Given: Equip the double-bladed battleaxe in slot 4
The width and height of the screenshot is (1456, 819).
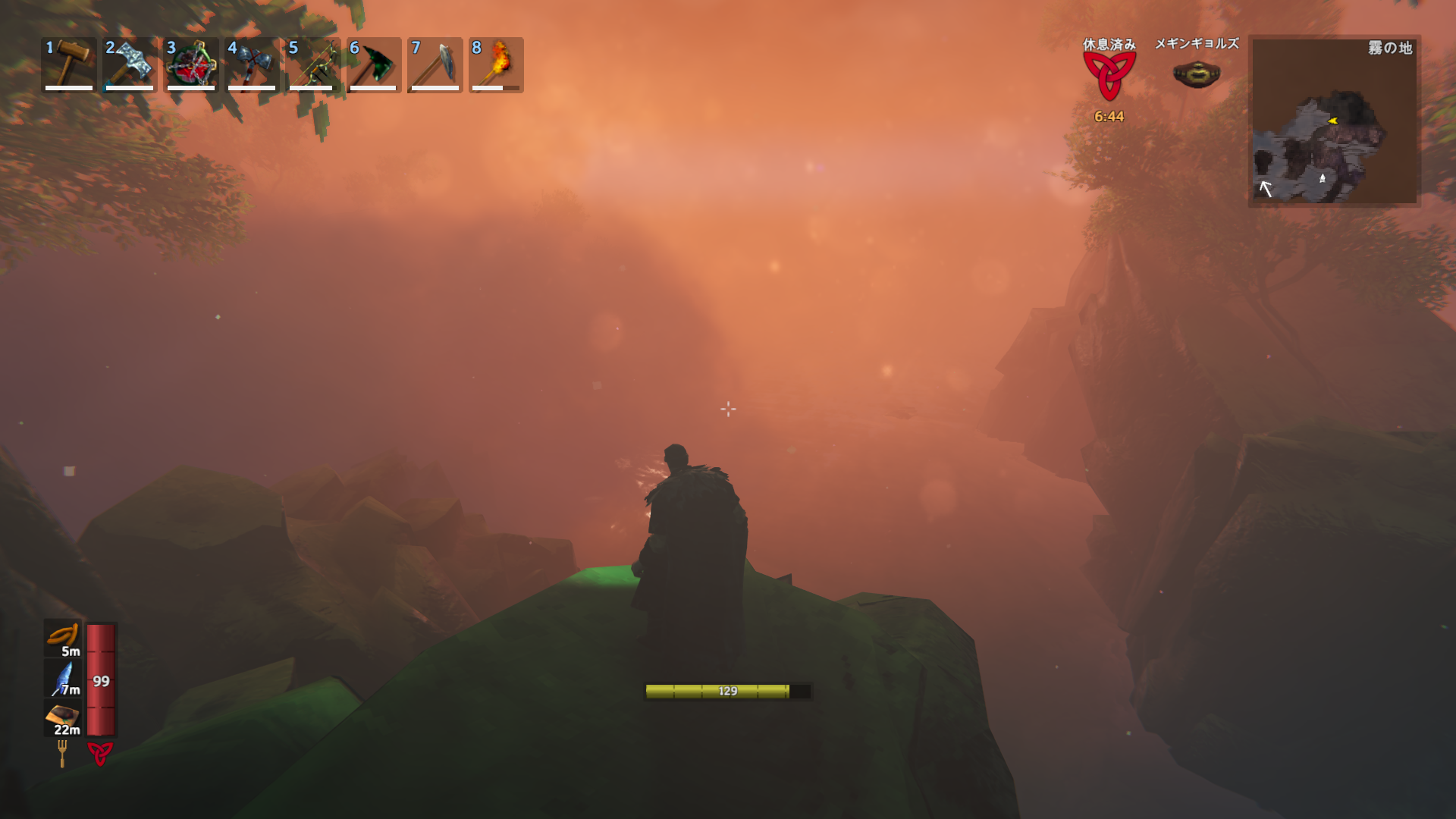Looking at the screenshot, I should click(252, 64).
